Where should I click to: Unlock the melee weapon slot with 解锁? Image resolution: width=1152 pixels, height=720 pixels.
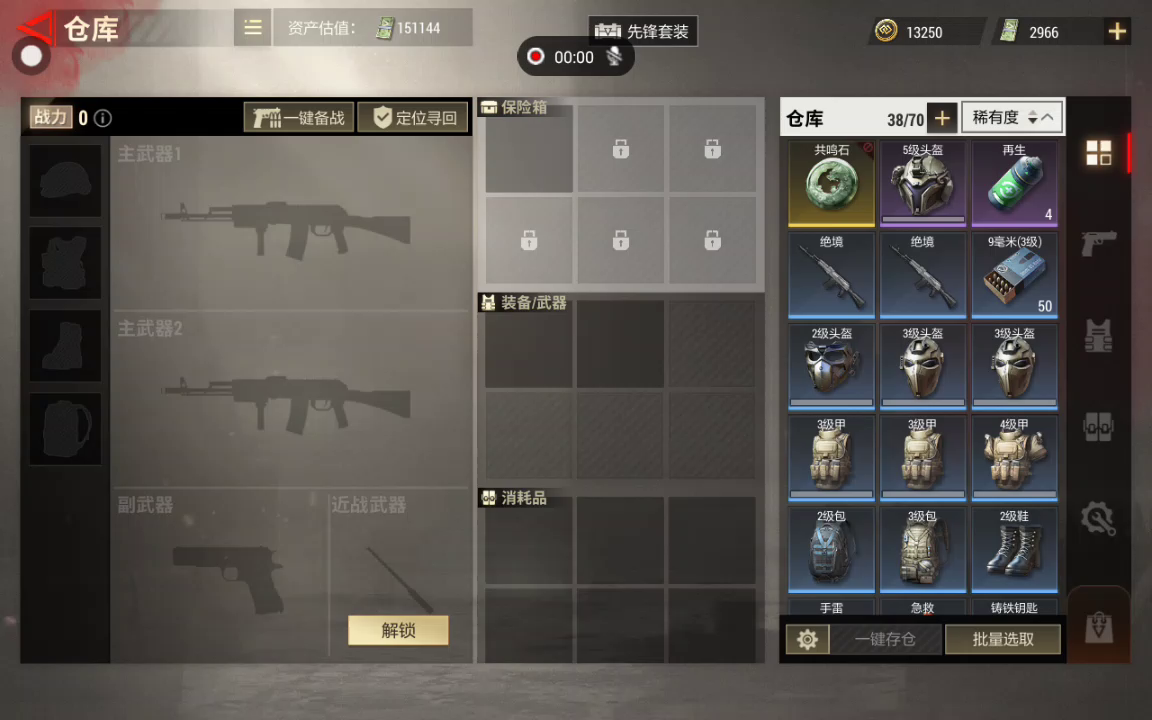(398, 630)
